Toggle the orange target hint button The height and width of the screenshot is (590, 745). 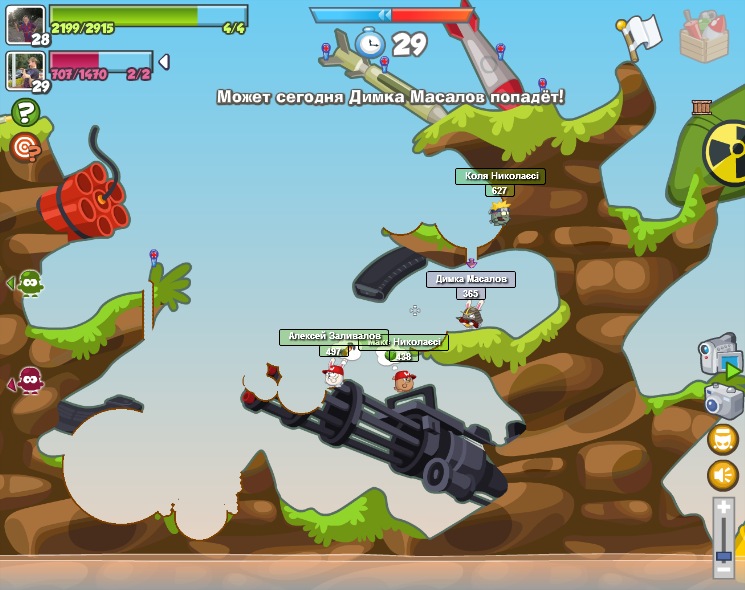coord(25,148)
